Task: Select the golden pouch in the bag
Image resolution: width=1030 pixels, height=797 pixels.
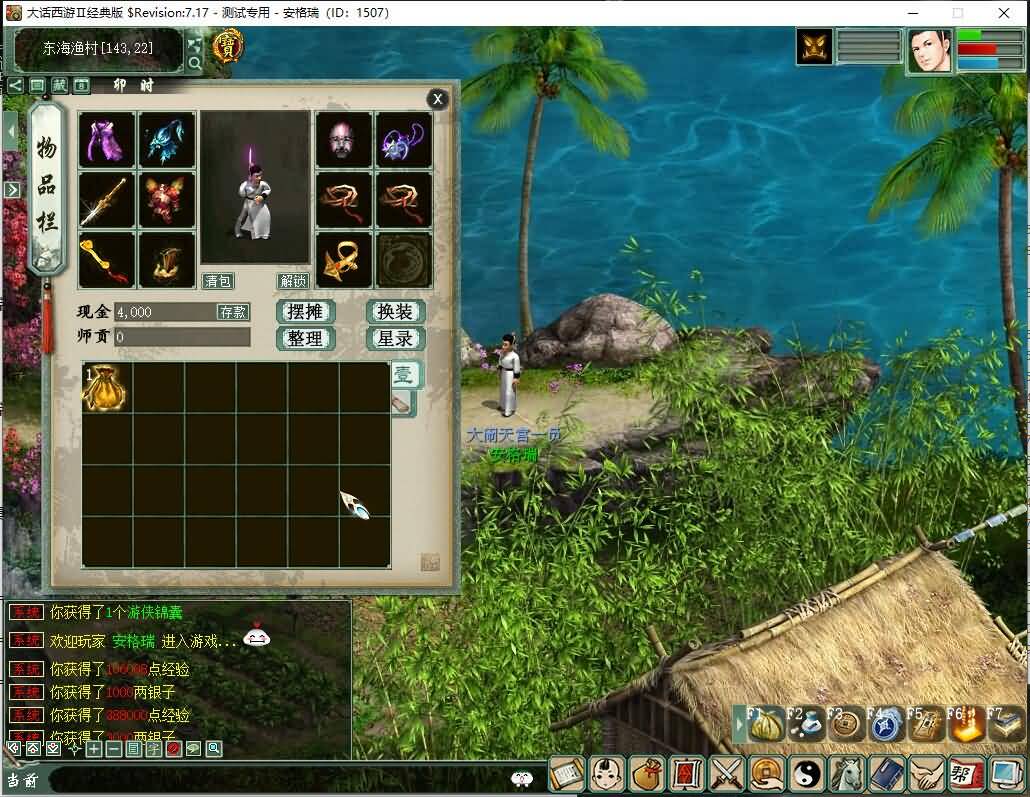Action: [x=106, y=387]
